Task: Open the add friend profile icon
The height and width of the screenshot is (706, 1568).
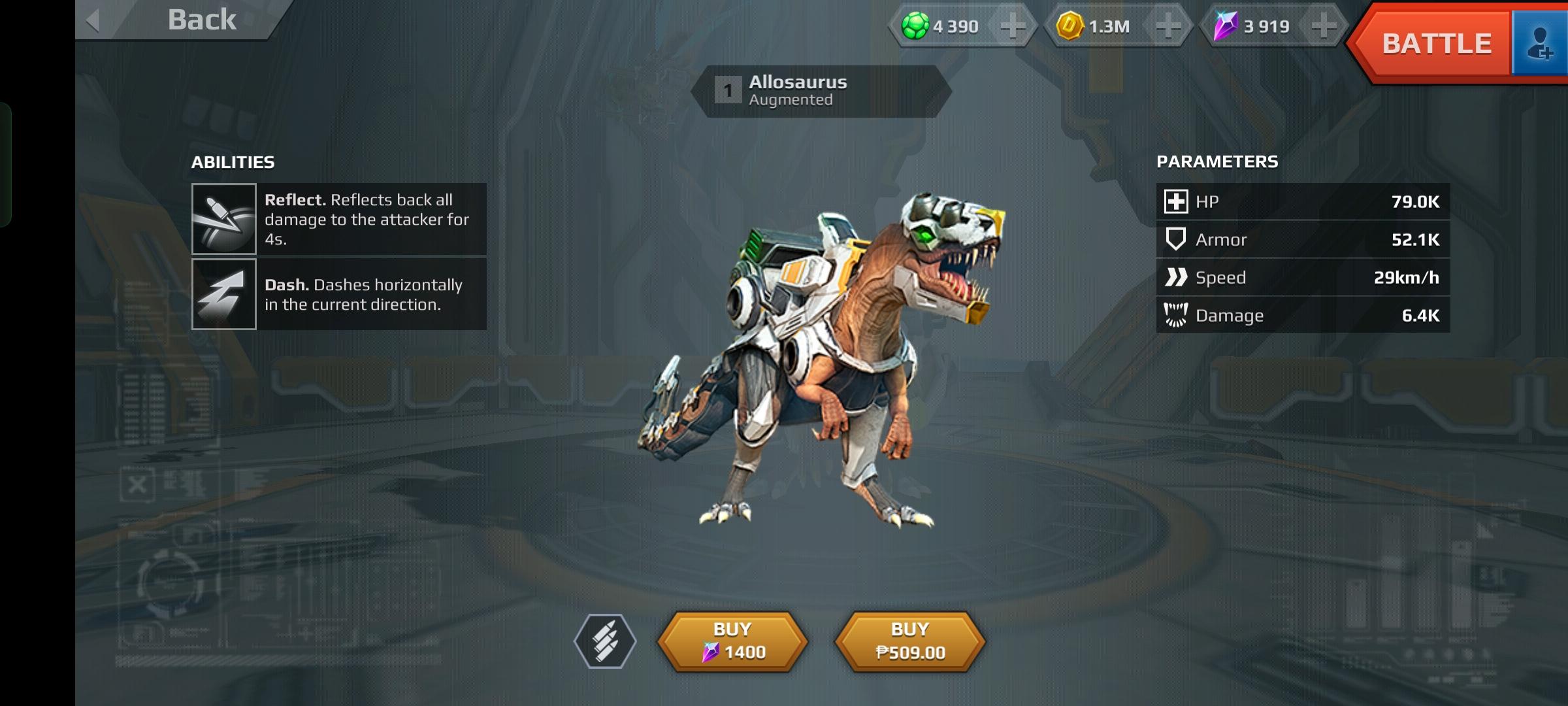Action: click(1539, 44)
